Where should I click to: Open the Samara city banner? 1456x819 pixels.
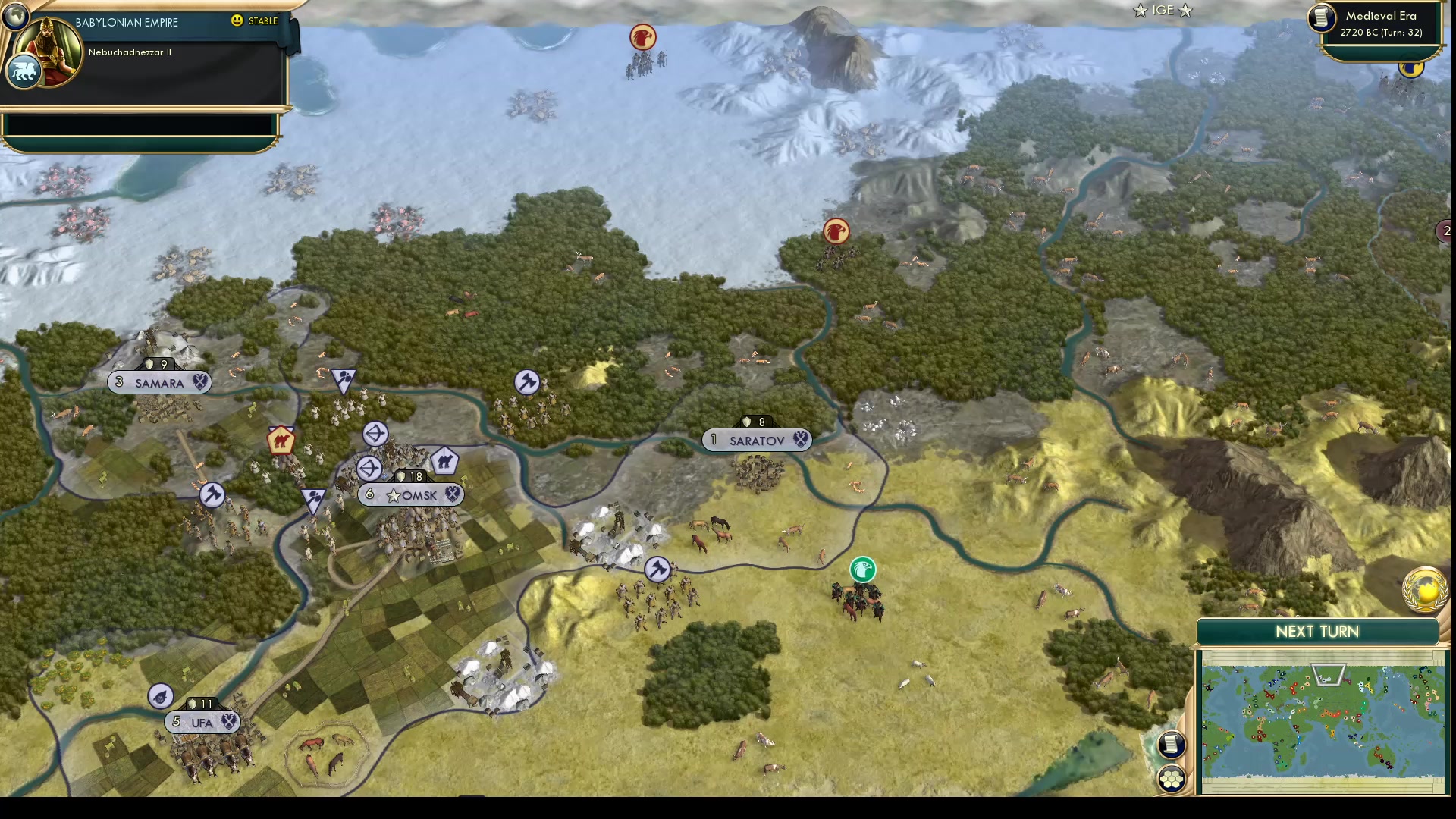(160, 382)
